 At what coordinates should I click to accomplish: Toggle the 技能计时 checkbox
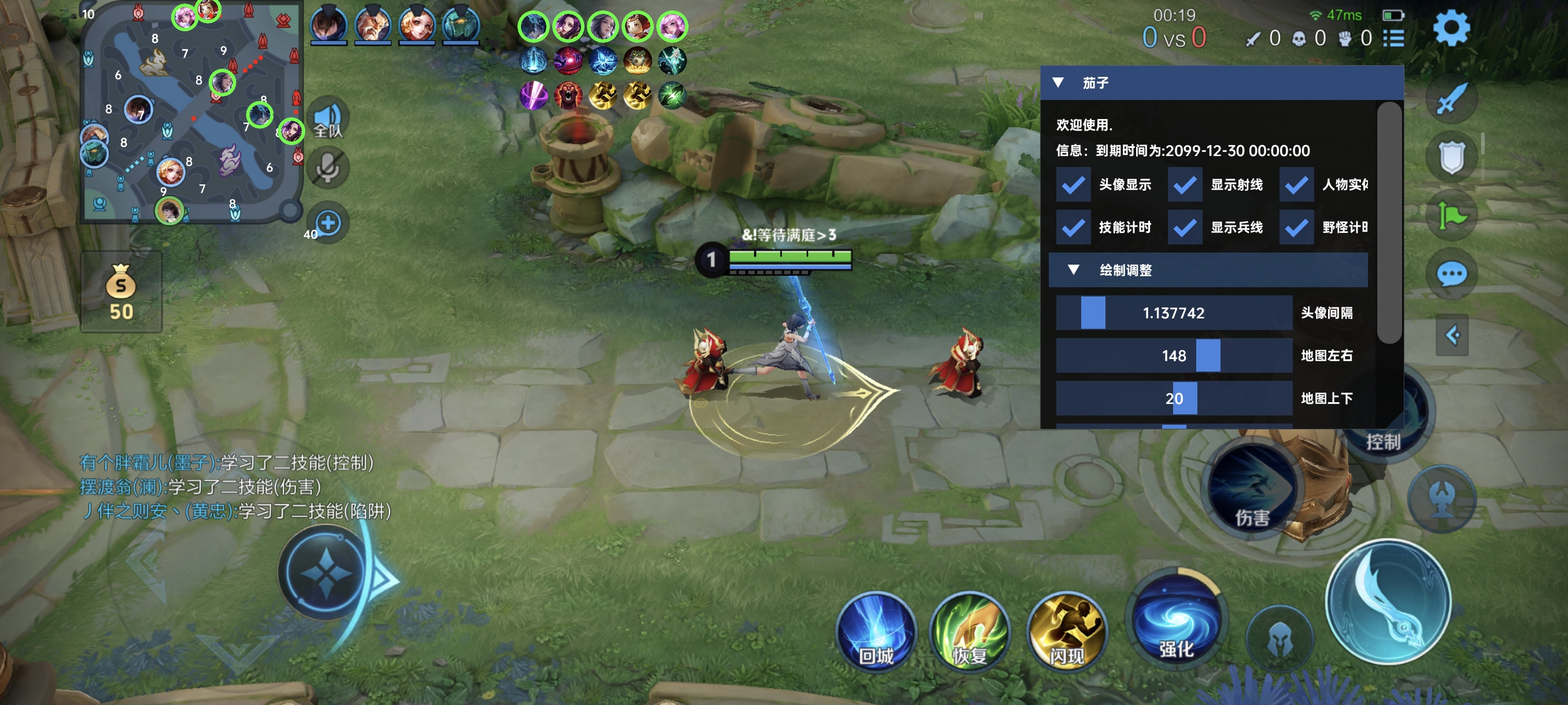pyautogui.click(x=1073, y=228)
